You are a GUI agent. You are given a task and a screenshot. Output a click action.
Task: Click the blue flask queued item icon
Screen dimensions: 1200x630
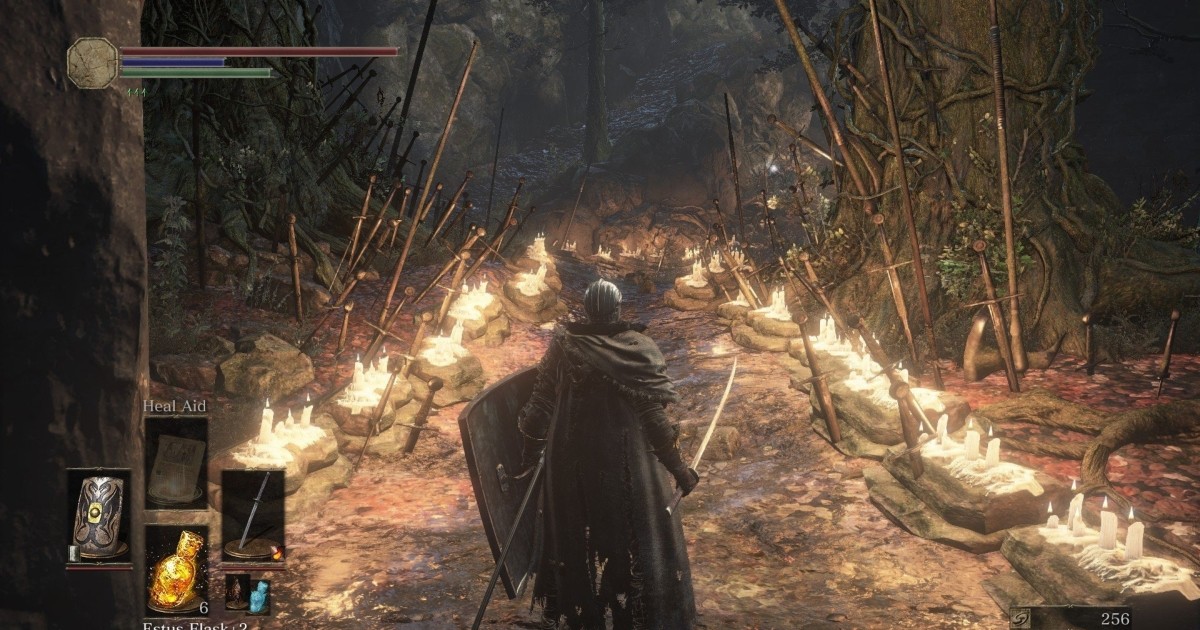[x=259, y=593]
